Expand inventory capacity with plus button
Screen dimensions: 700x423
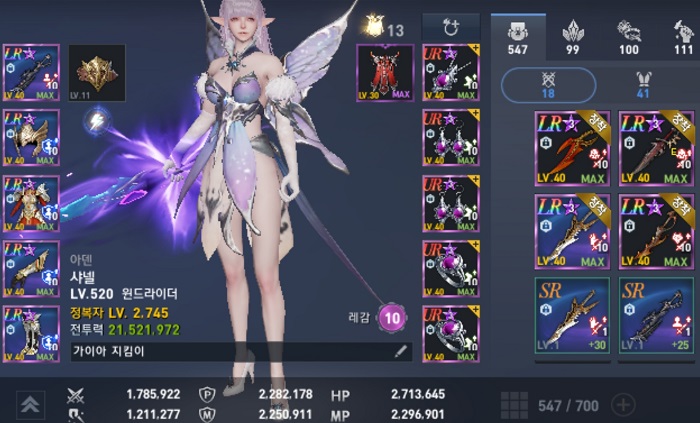pos(622,405)
